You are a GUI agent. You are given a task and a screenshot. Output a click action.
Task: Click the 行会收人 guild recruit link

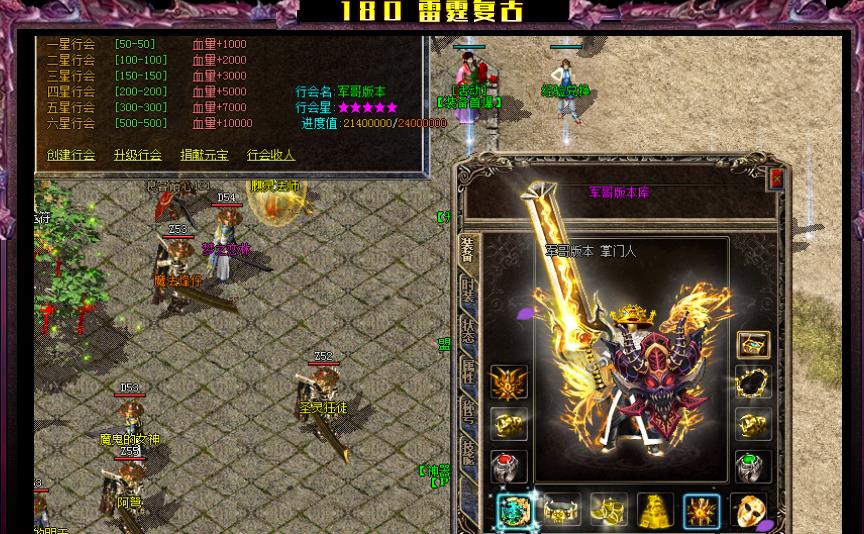[271, 155]
